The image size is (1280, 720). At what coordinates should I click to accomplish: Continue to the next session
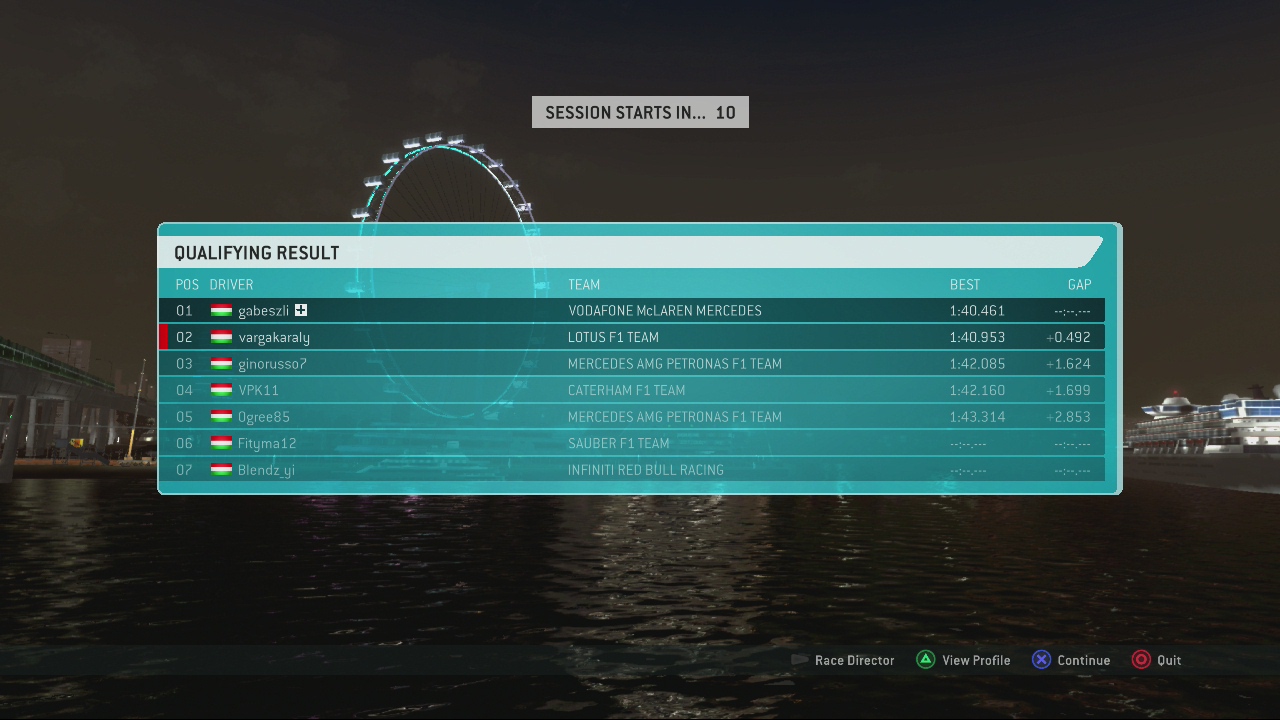pyautogui.click(x=1071, y=660)
